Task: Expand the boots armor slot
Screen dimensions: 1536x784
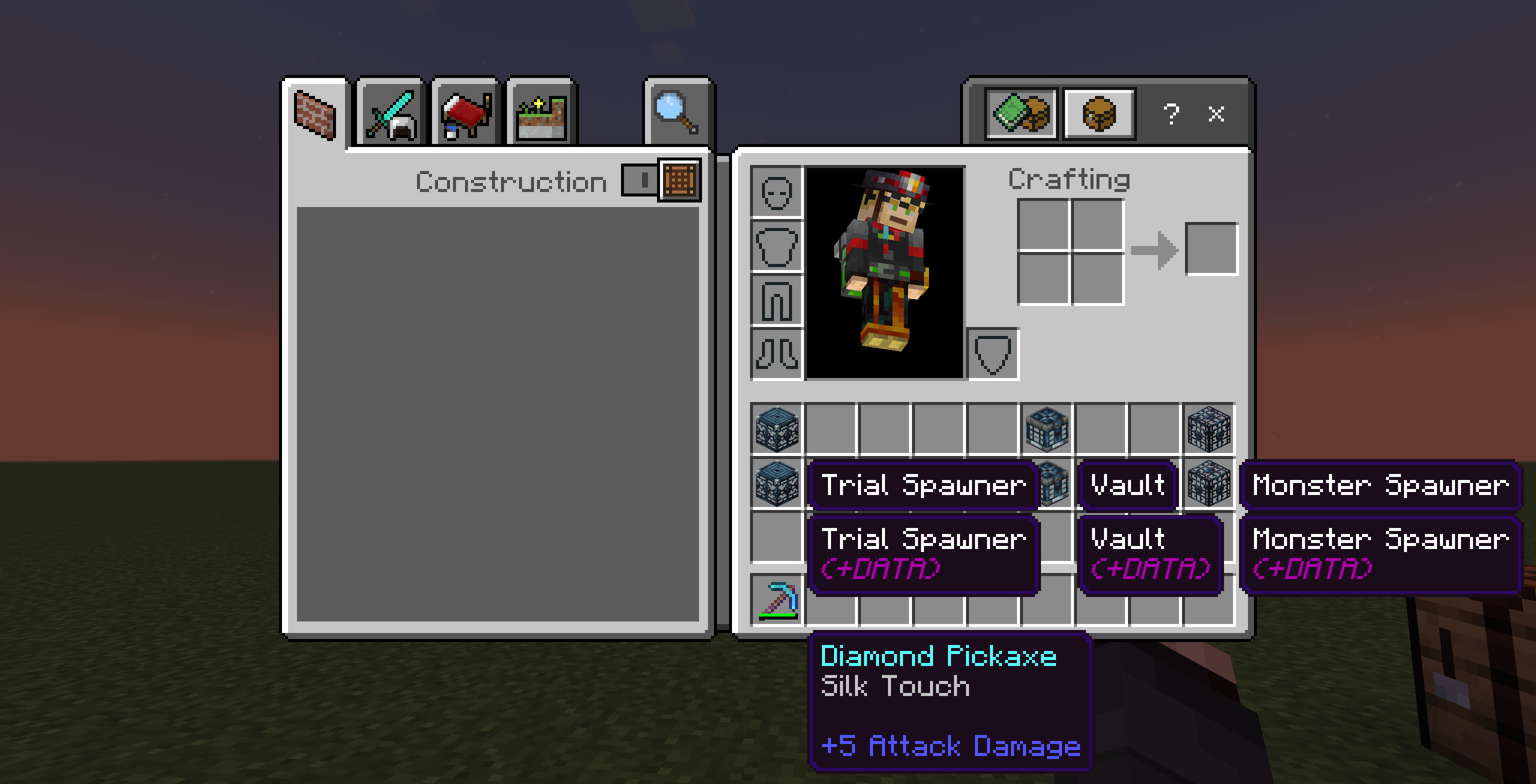Action: pyautogui.click(x=777, y=353)
